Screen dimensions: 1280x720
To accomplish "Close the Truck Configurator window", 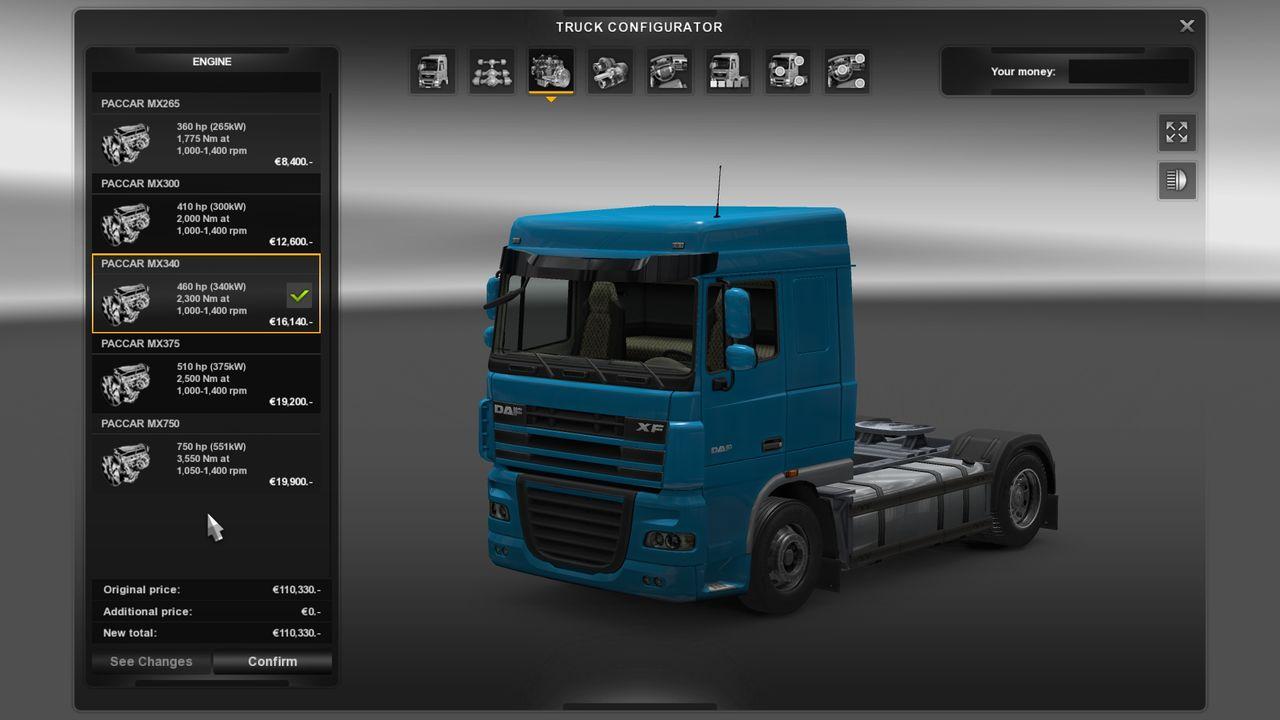I will [x=1187, y=26].
